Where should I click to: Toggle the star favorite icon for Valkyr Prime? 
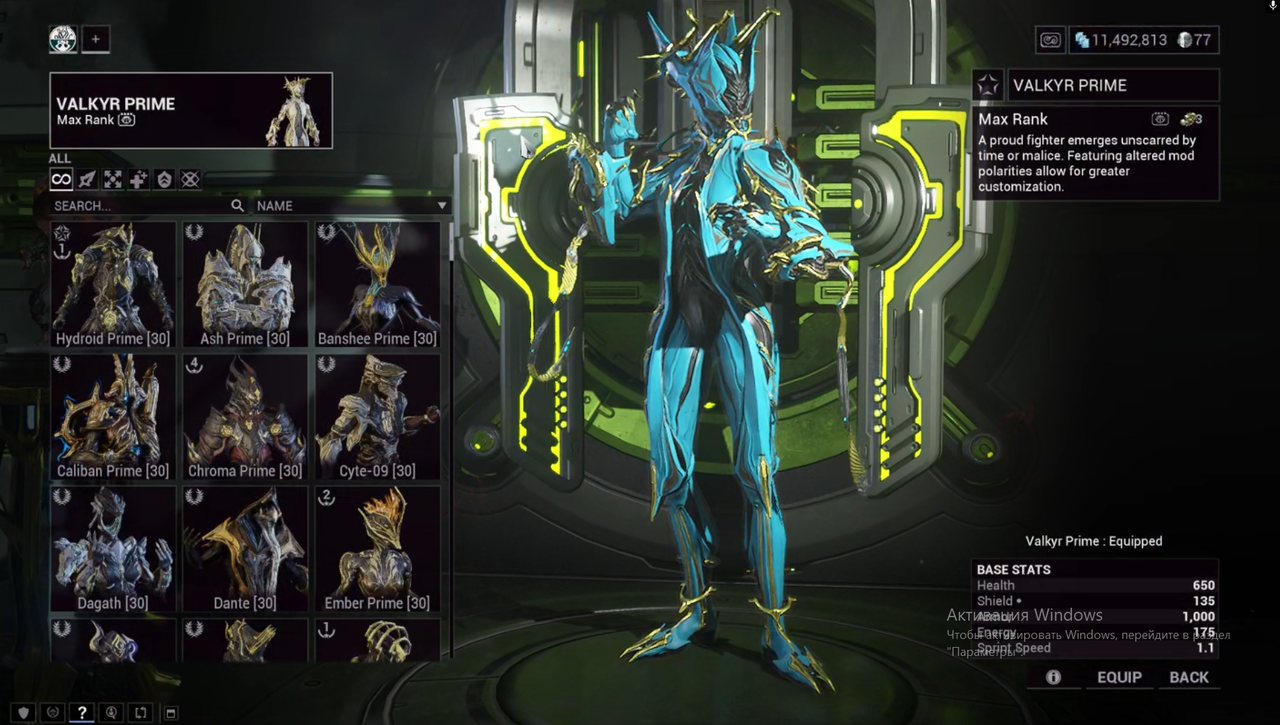pos(988,85)
